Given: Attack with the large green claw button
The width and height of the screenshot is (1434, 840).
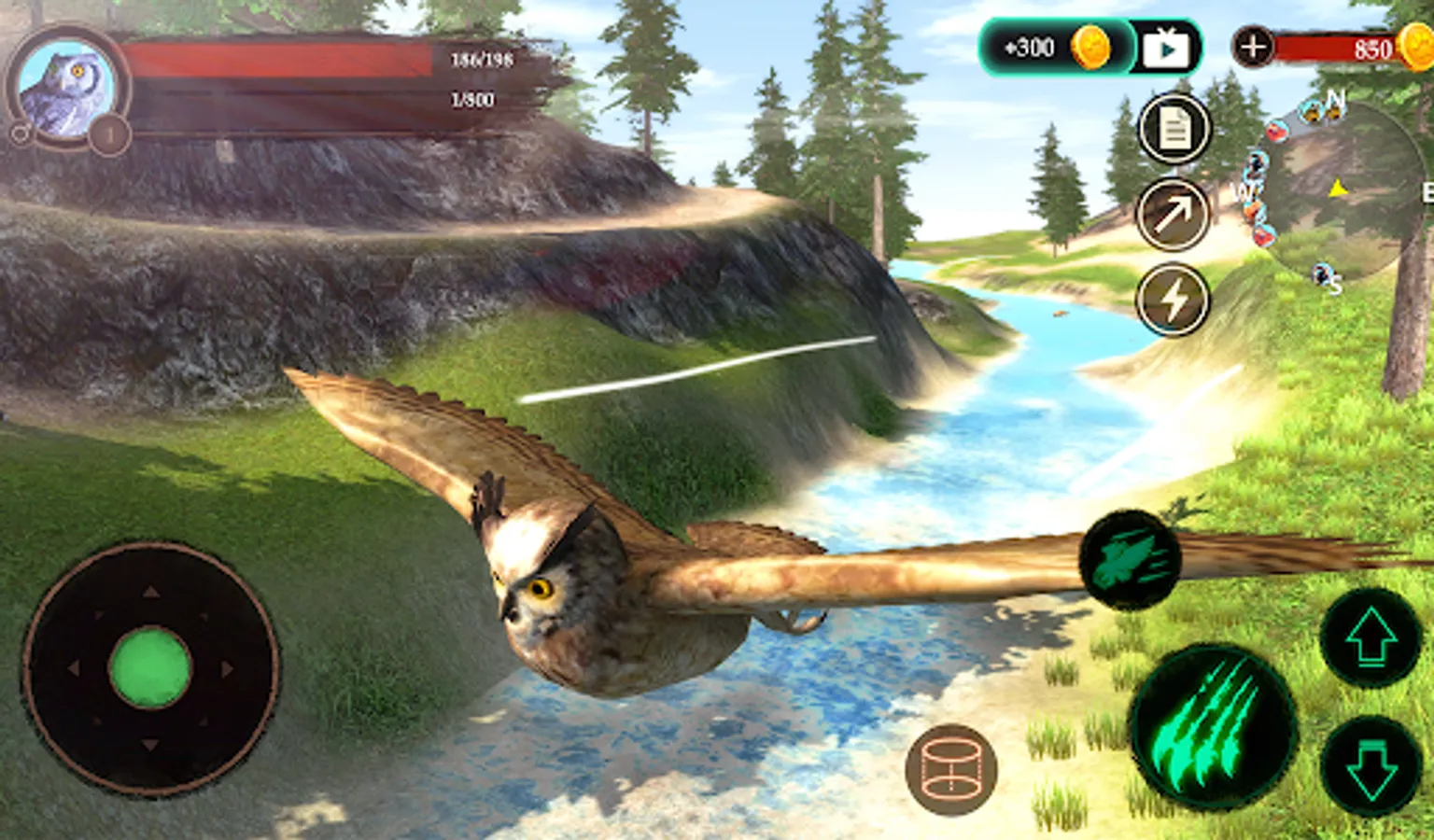Looking at the screenshot, I should pyautogui.click(x=1212, y=726).
